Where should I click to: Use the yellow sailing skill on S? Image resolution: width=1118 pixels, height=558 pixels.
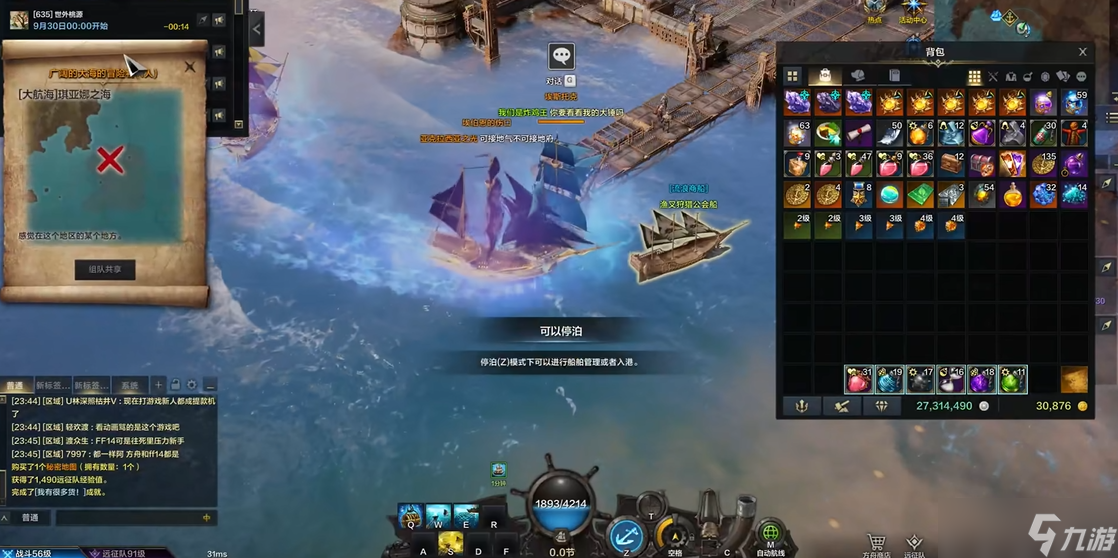(x=452, y=543)
